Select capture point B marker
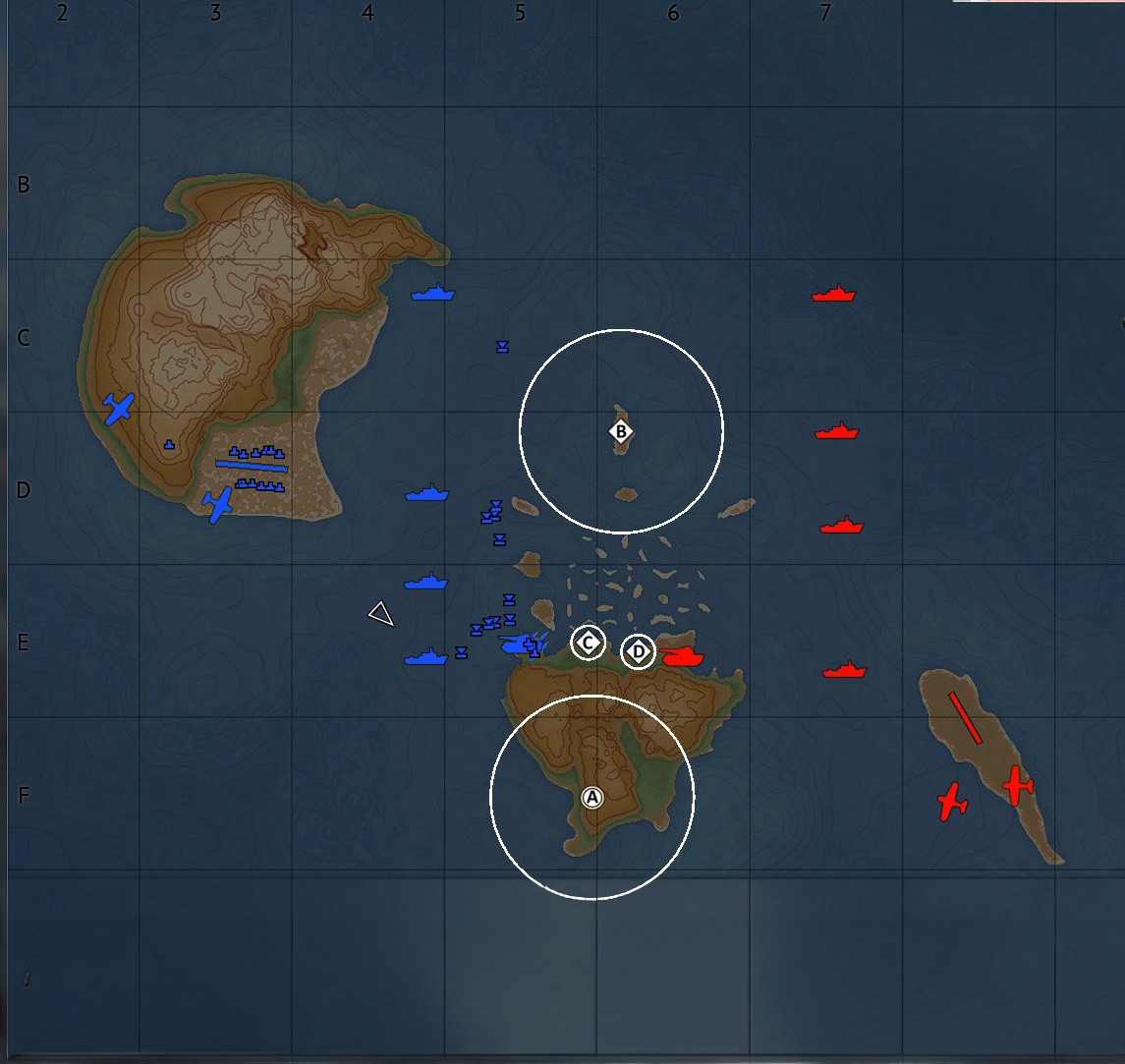 coord(620,431)
